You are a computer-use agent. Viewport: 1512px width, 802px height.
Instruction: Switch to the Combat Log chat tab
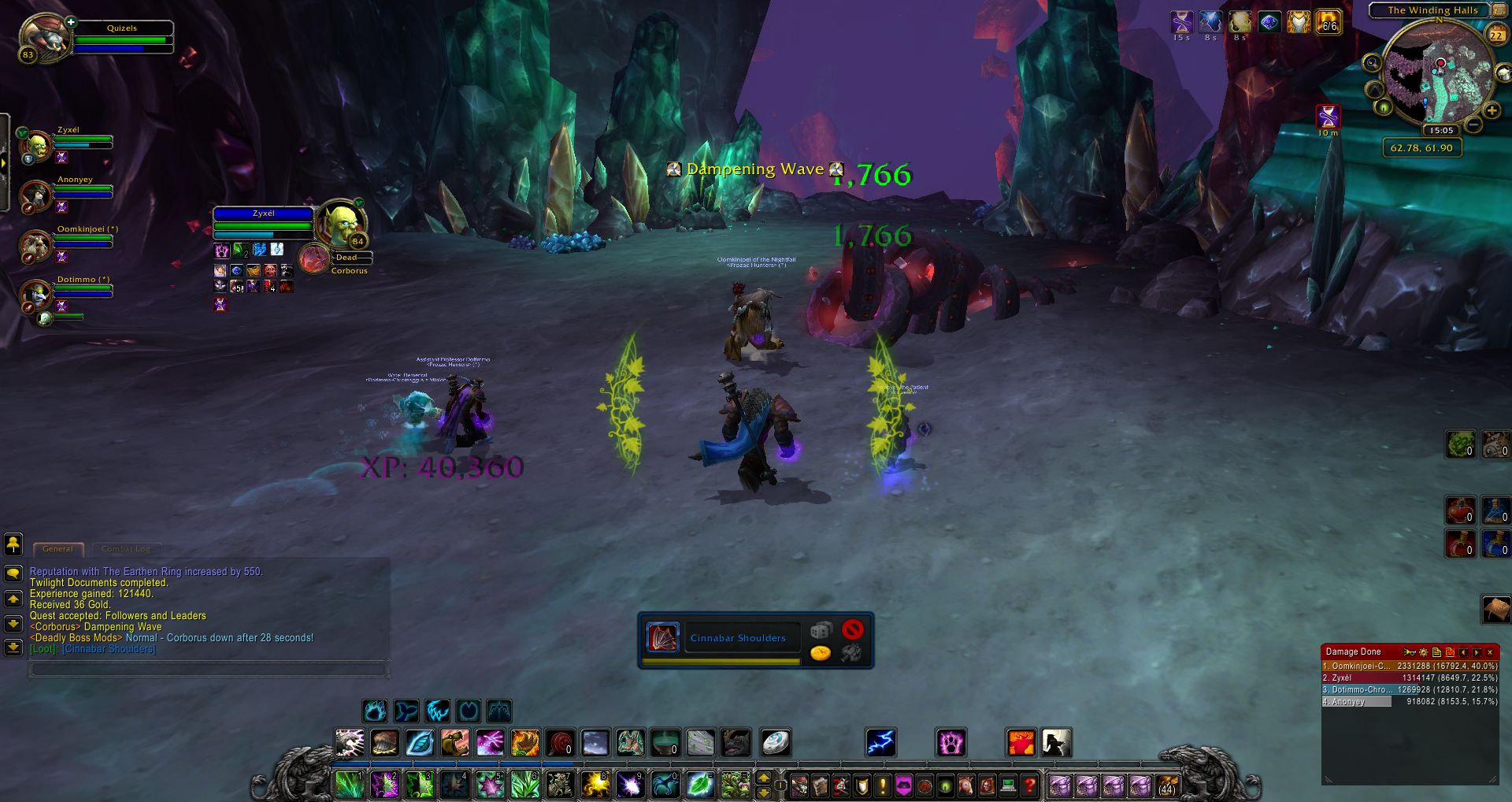pos(125,549)
